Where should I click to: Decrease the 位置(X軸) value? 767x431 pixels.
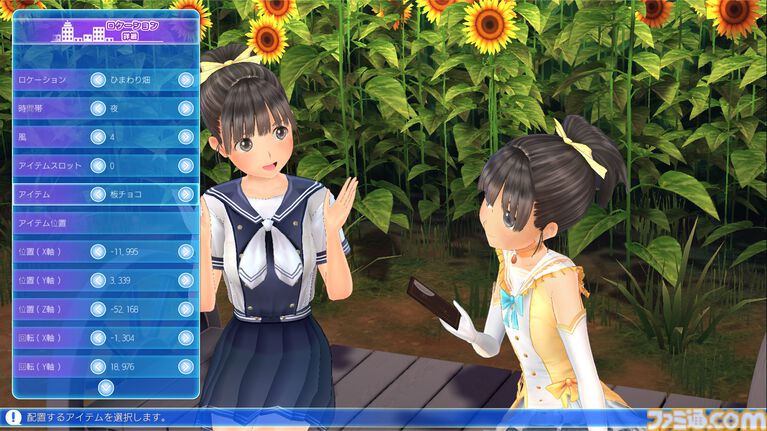tap(98, 251)
